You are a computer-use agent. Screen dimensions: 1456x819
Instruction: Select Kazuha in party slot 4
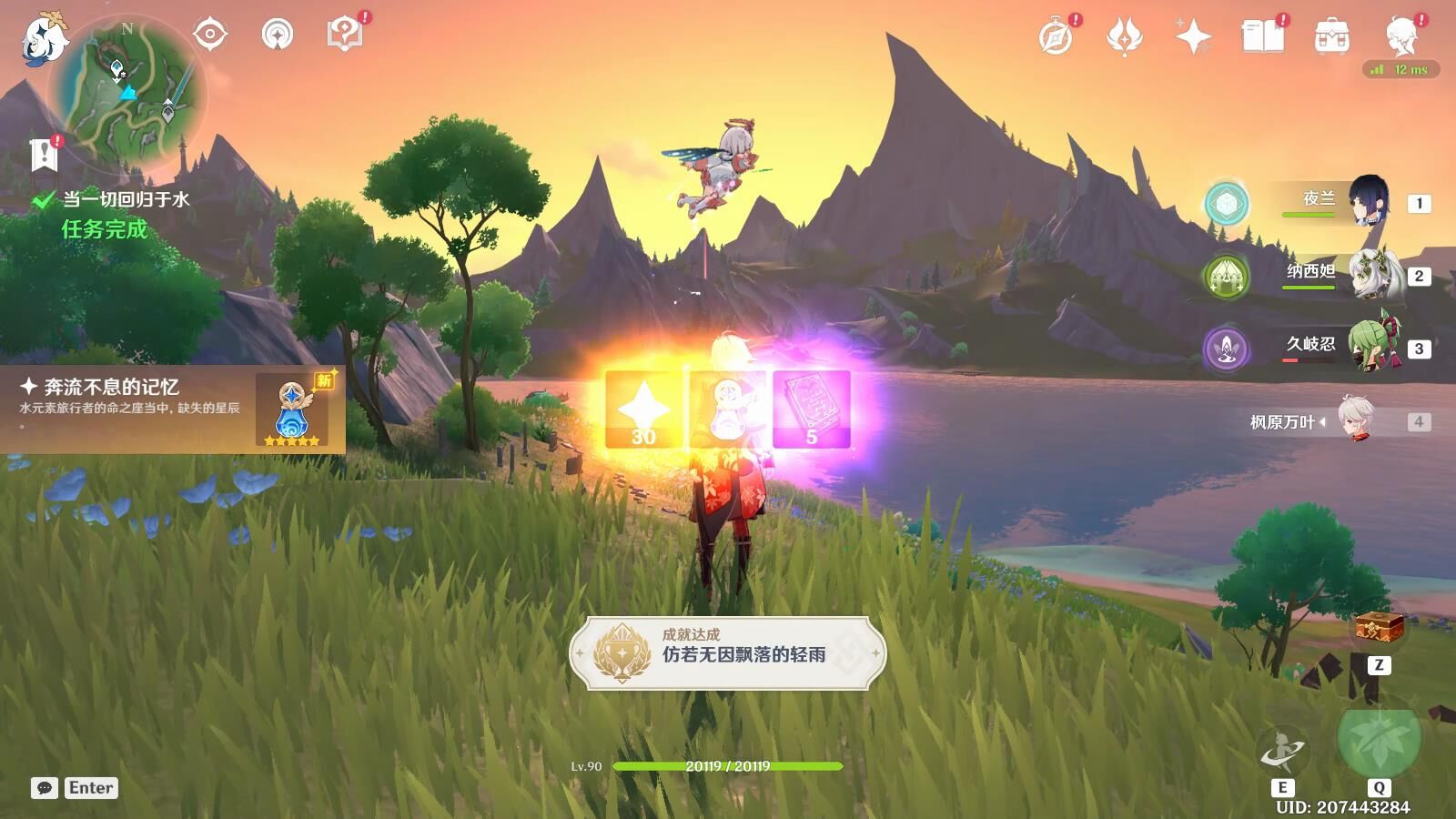1358,420
